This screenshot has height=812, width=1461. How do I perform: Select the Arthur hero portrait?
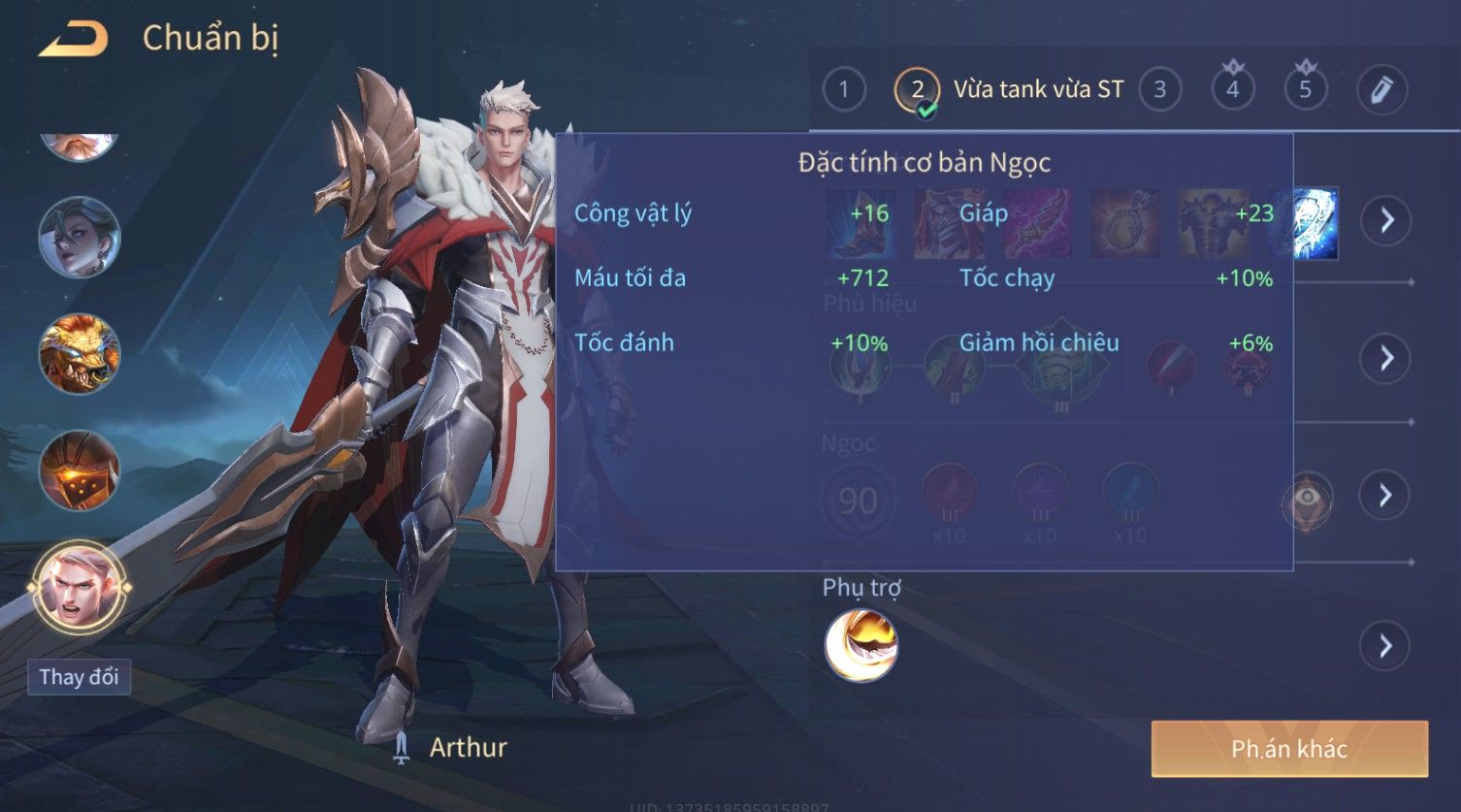79,588
